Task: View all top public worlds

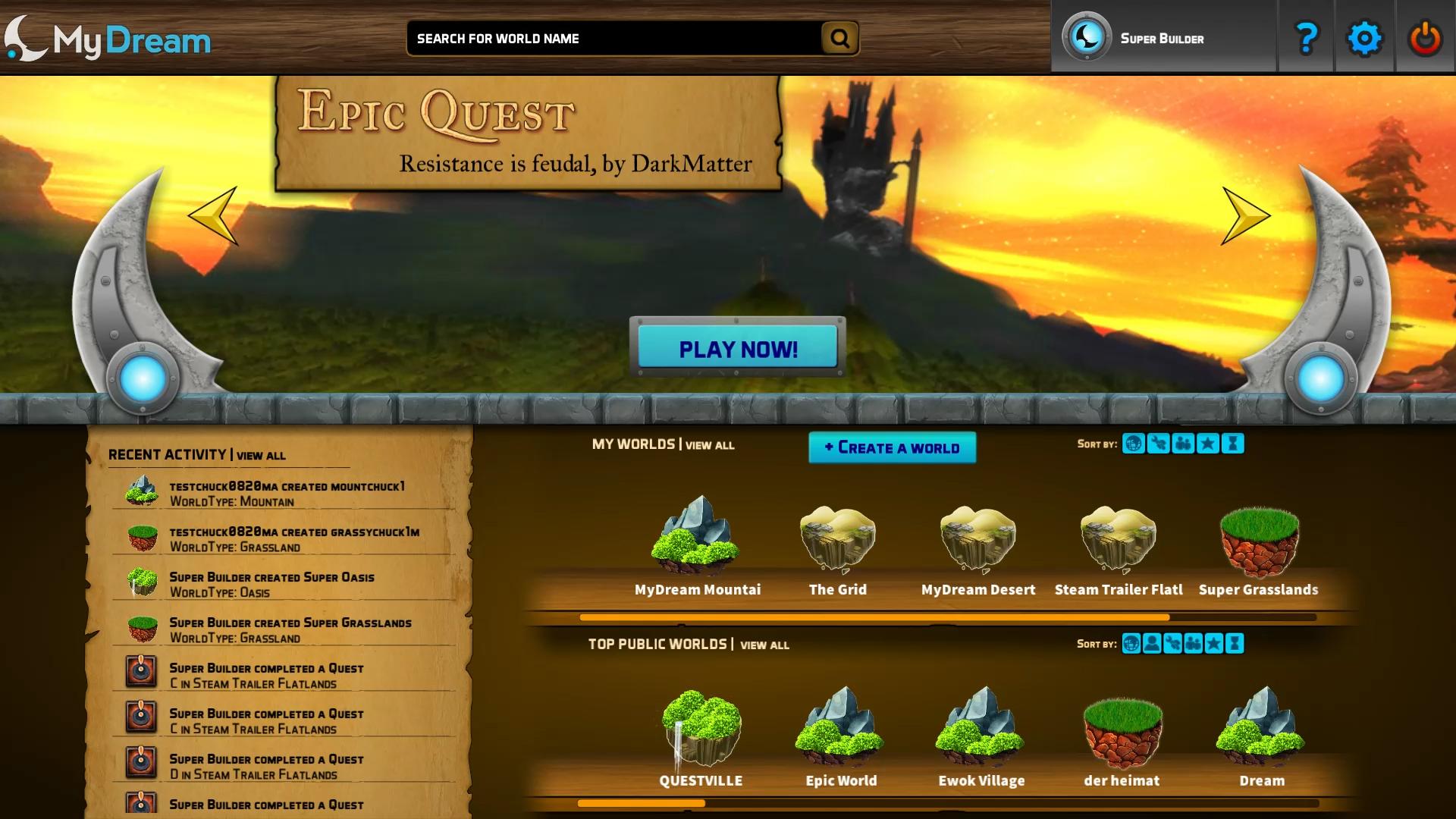Action: click(x=764, y=645)
